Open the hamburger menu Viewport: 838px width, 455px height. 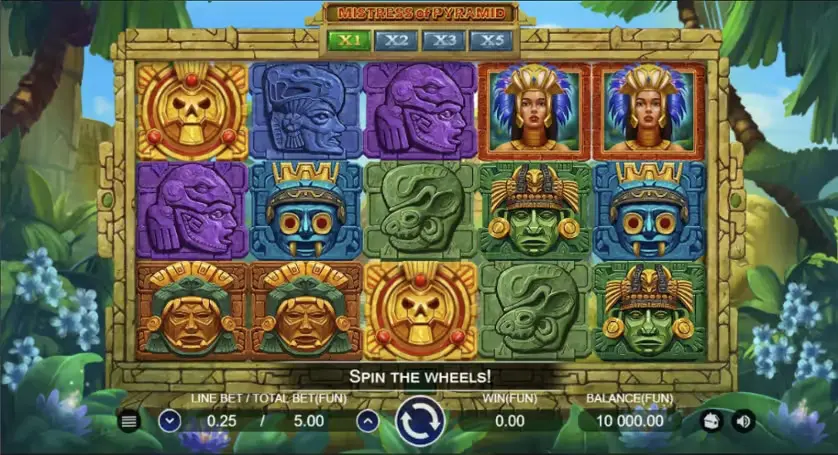pyautogui.click(x=129, y=421)
